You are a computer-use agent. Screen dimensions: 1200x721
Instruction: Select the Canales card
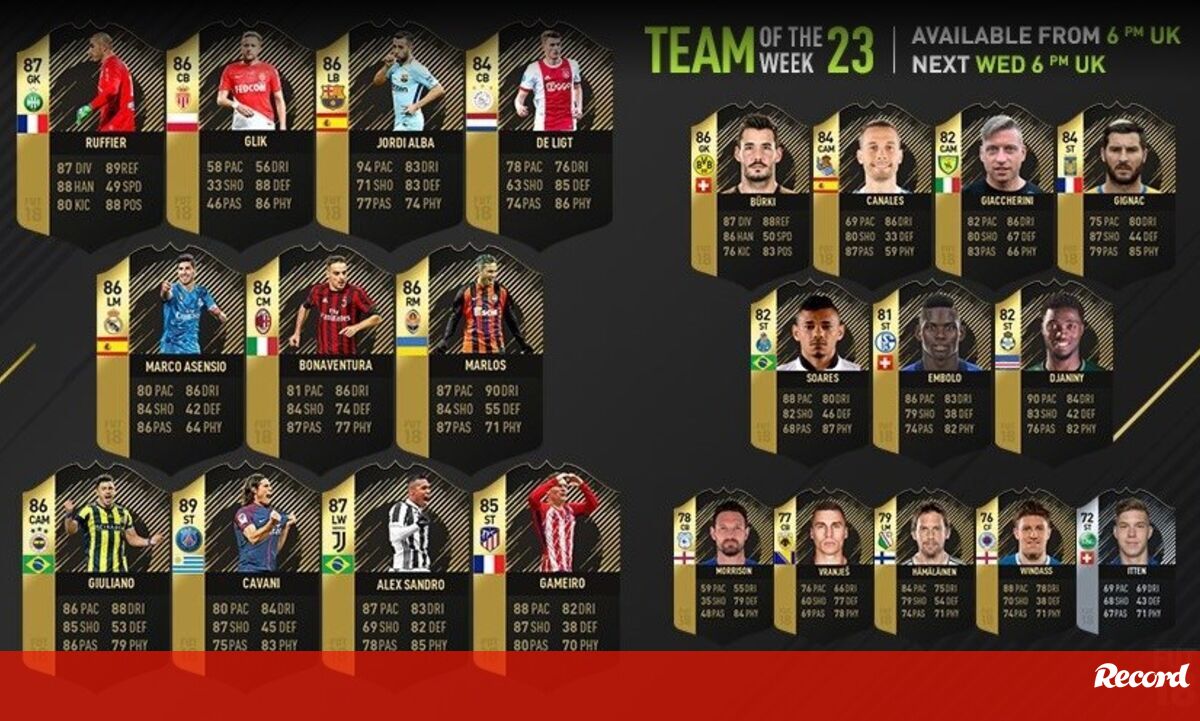[873, 190]
